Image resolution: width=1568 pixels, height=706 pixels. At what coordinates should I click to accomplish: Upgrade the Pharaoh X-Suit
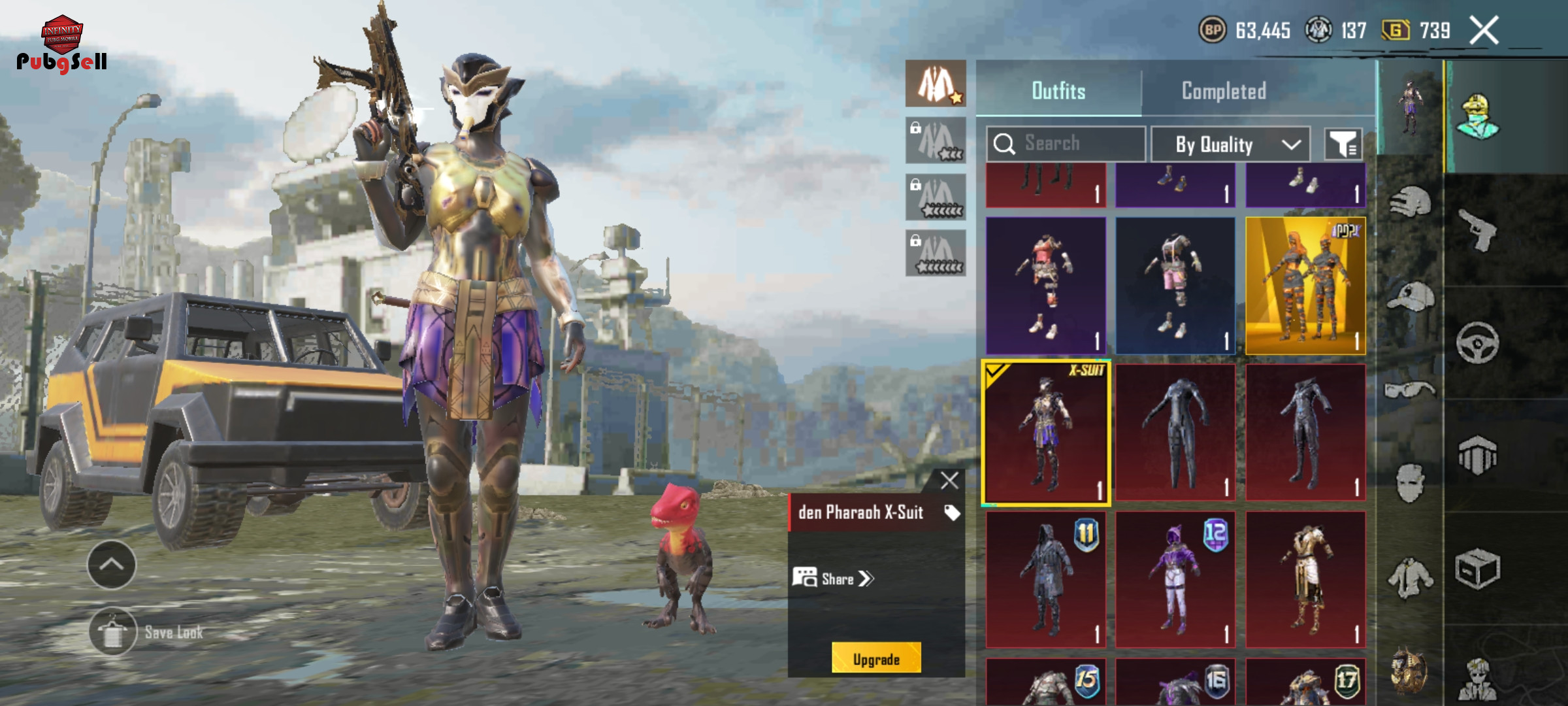pos(876,659)
